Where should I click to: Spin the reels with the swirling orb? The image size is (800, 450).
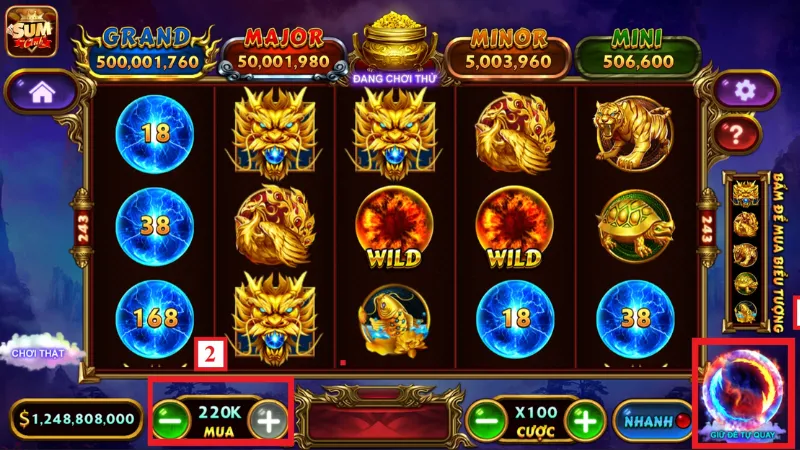click(x=744, y=391)
